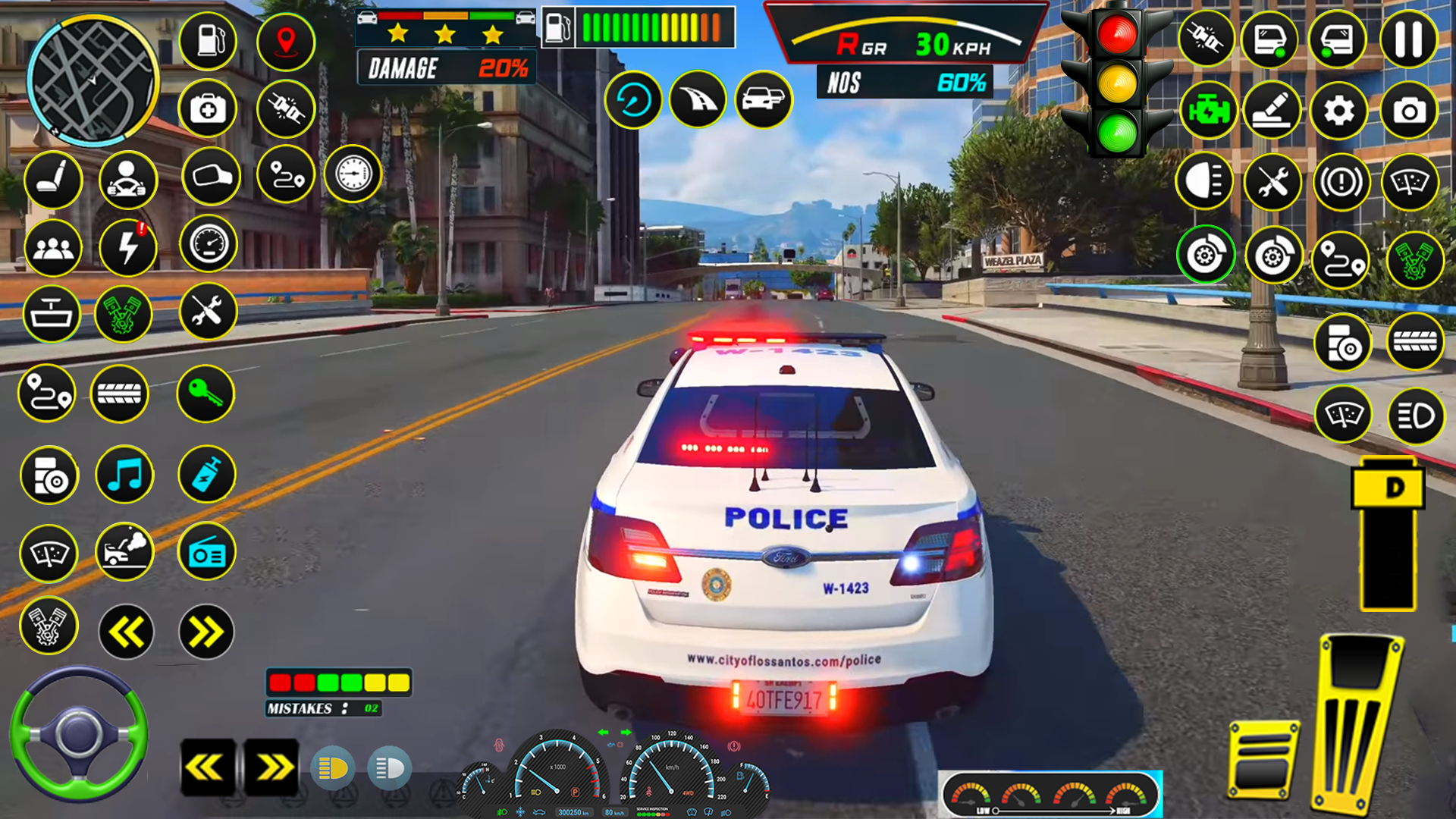Viewport: 1456px width, 819px height.
Task: Collapse the left panel with double-left chevron
Action: (124, 631)
